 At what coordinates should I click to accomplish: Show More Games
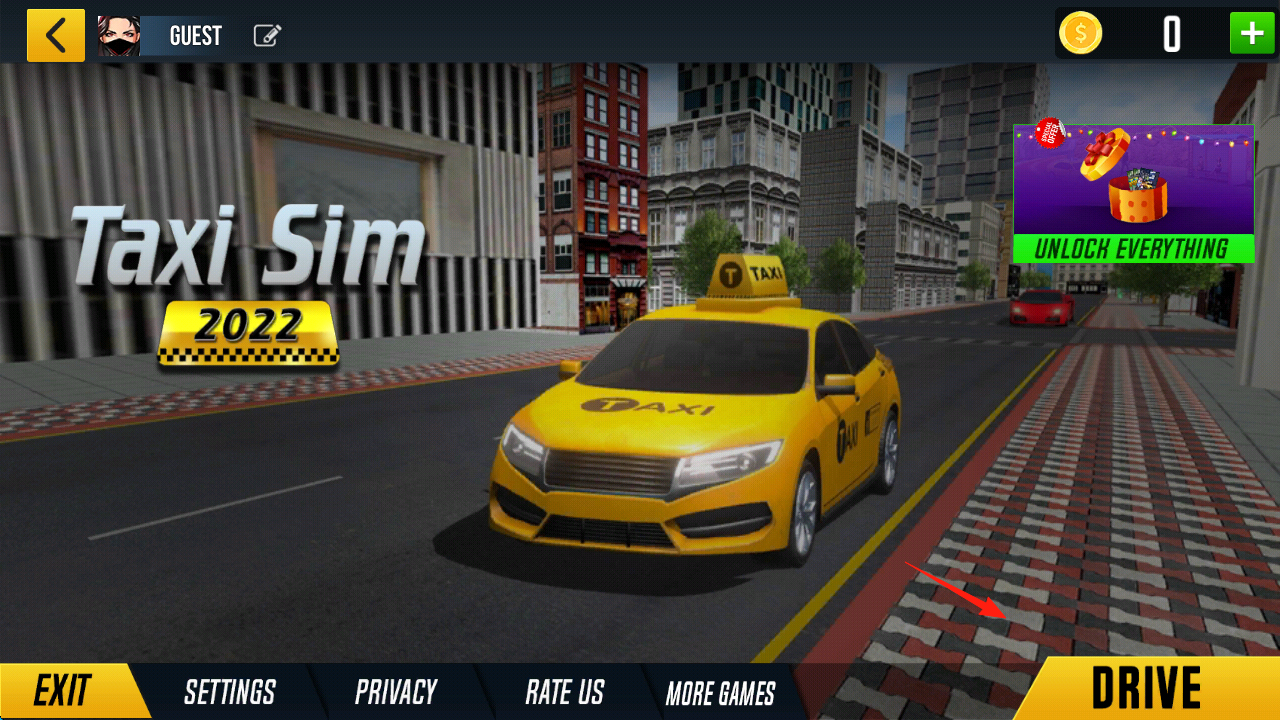(x=720, y=693)
